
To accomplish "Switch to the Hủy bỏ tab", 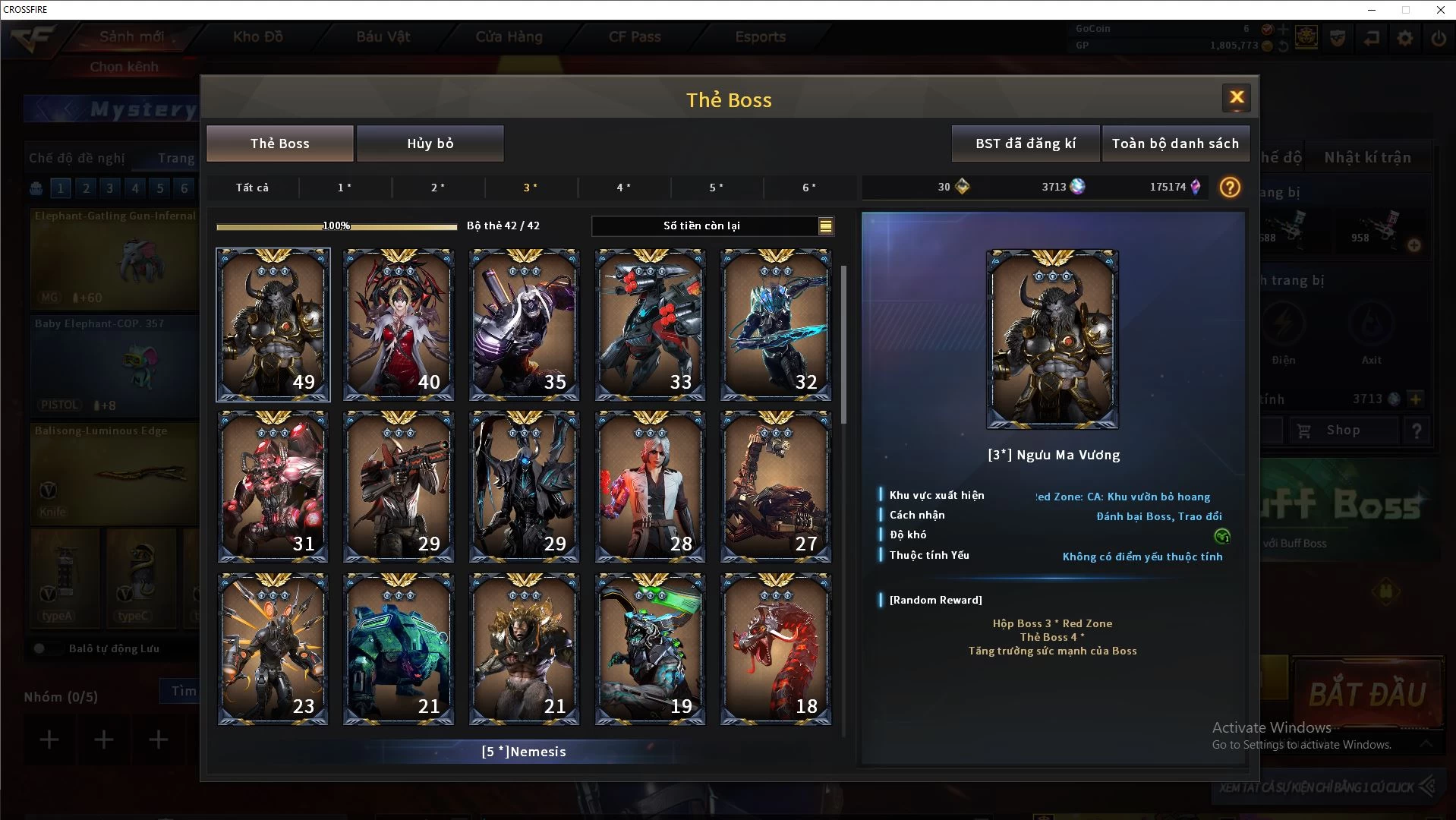I will (x=430, y=143).
